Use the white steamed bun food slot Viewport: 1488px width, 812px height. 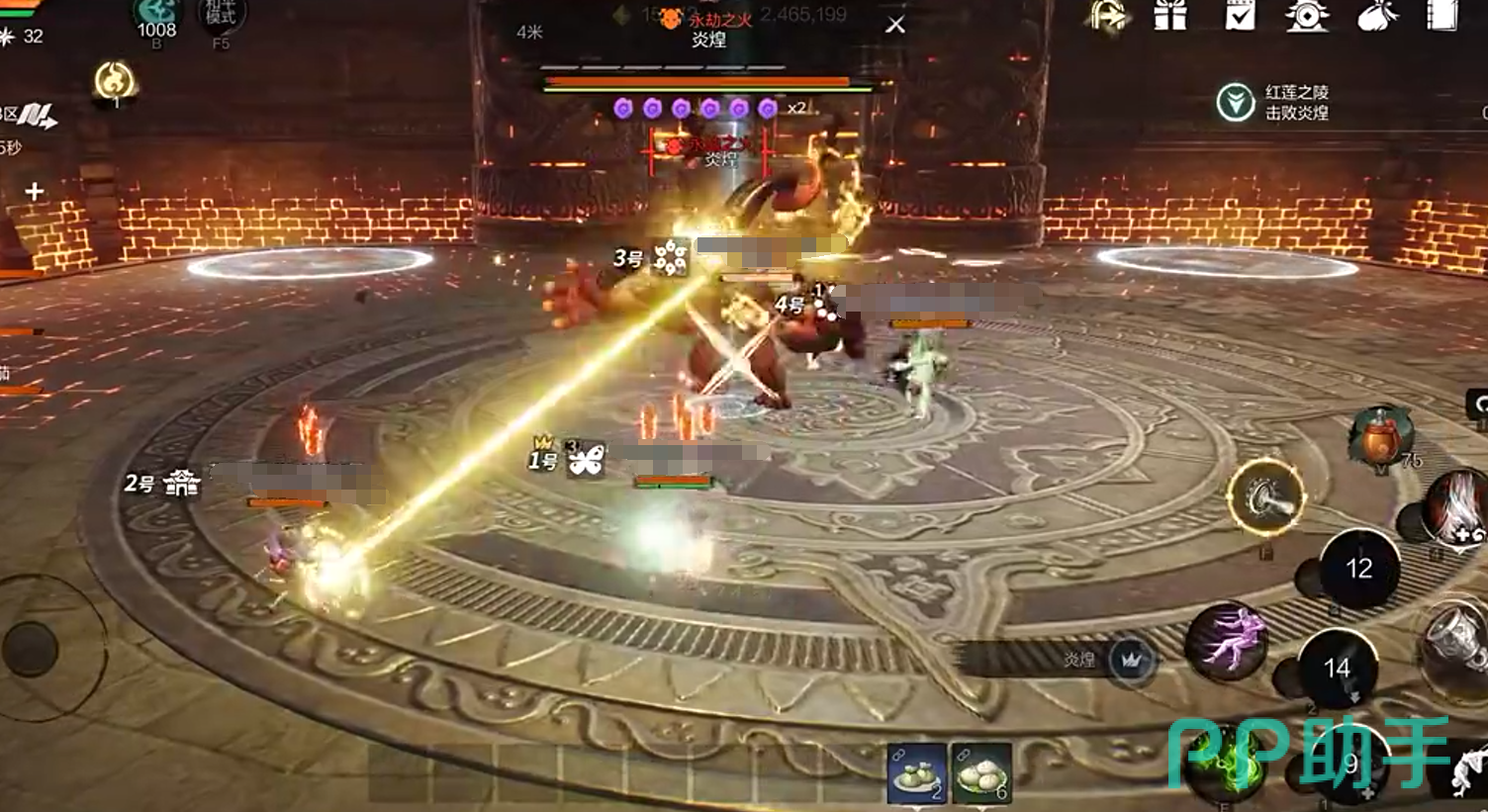(x=980, y=772)
